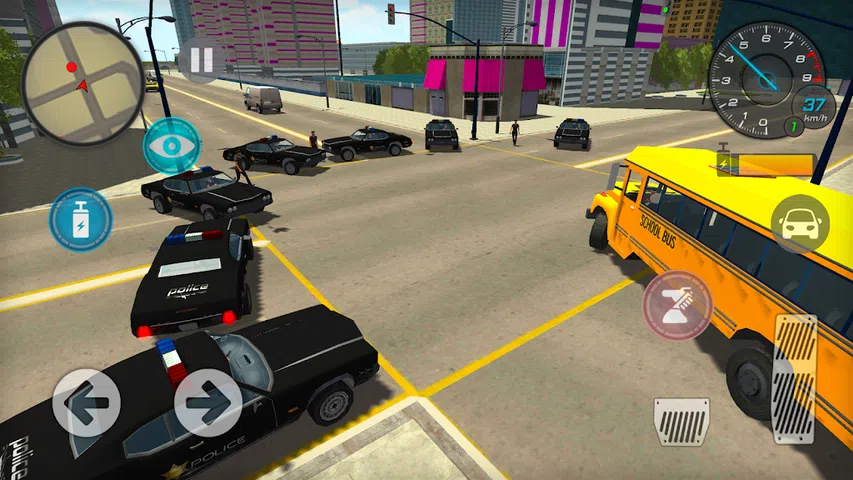Steer right with the right arrow
Viewport: 853px width, 480px height.
pyautogui.click(x=208, y=402)
